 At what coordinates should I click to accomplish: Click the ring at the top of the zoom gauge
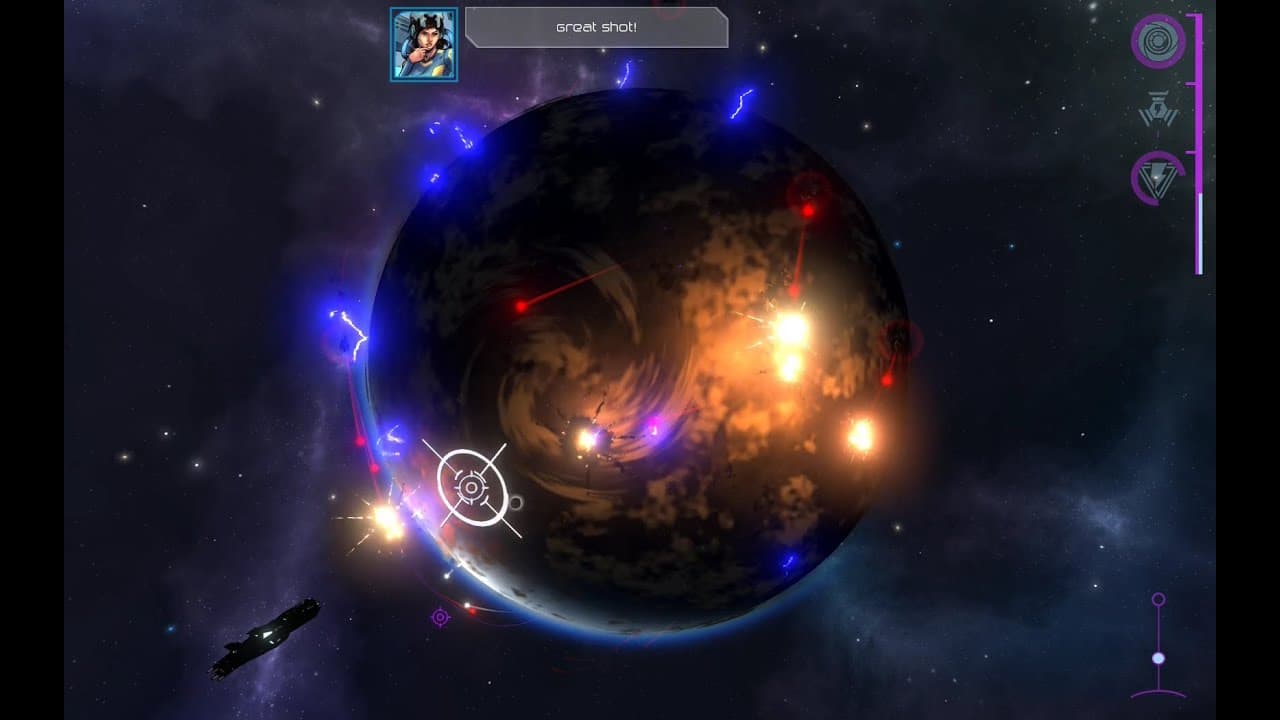click(x=1158, y=598)
